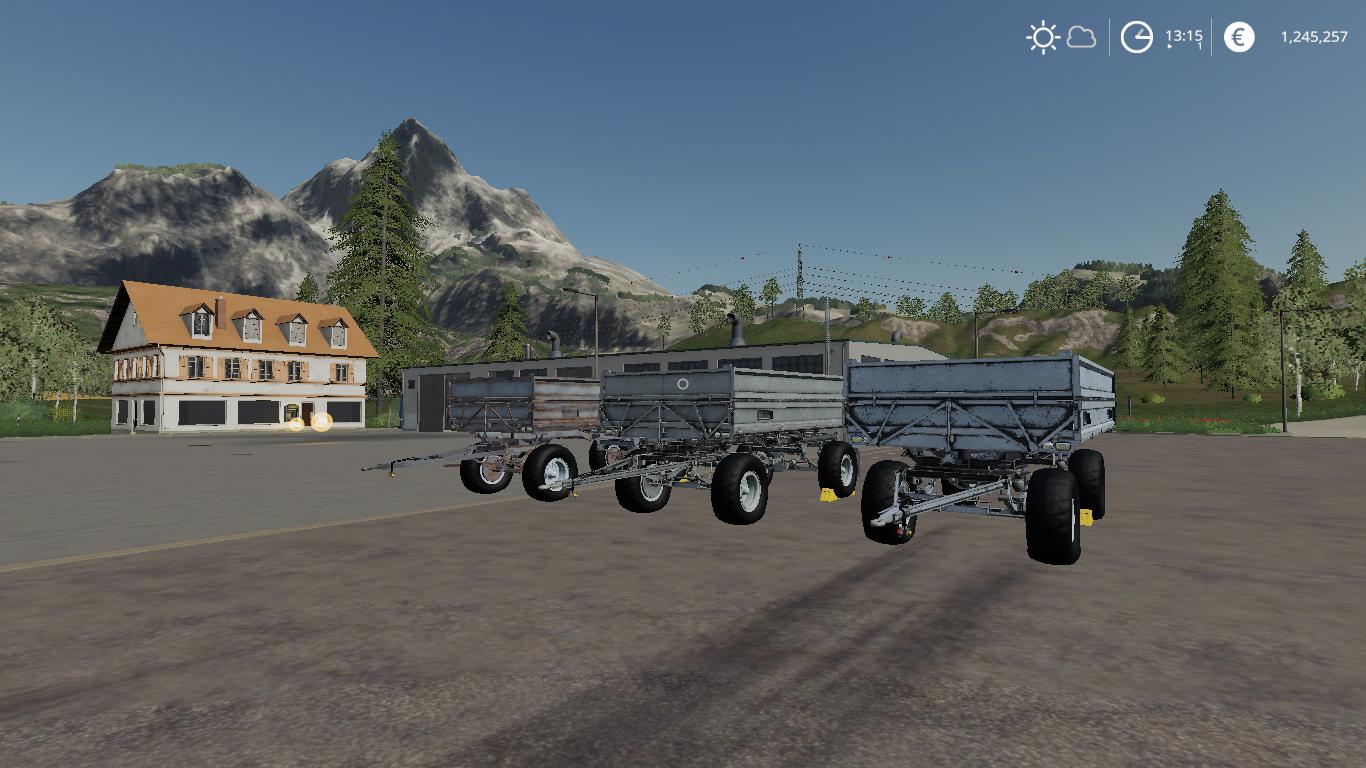Click the sunny weather icon
This screenshot has width=1366, height=768.
click(1043, 38)
